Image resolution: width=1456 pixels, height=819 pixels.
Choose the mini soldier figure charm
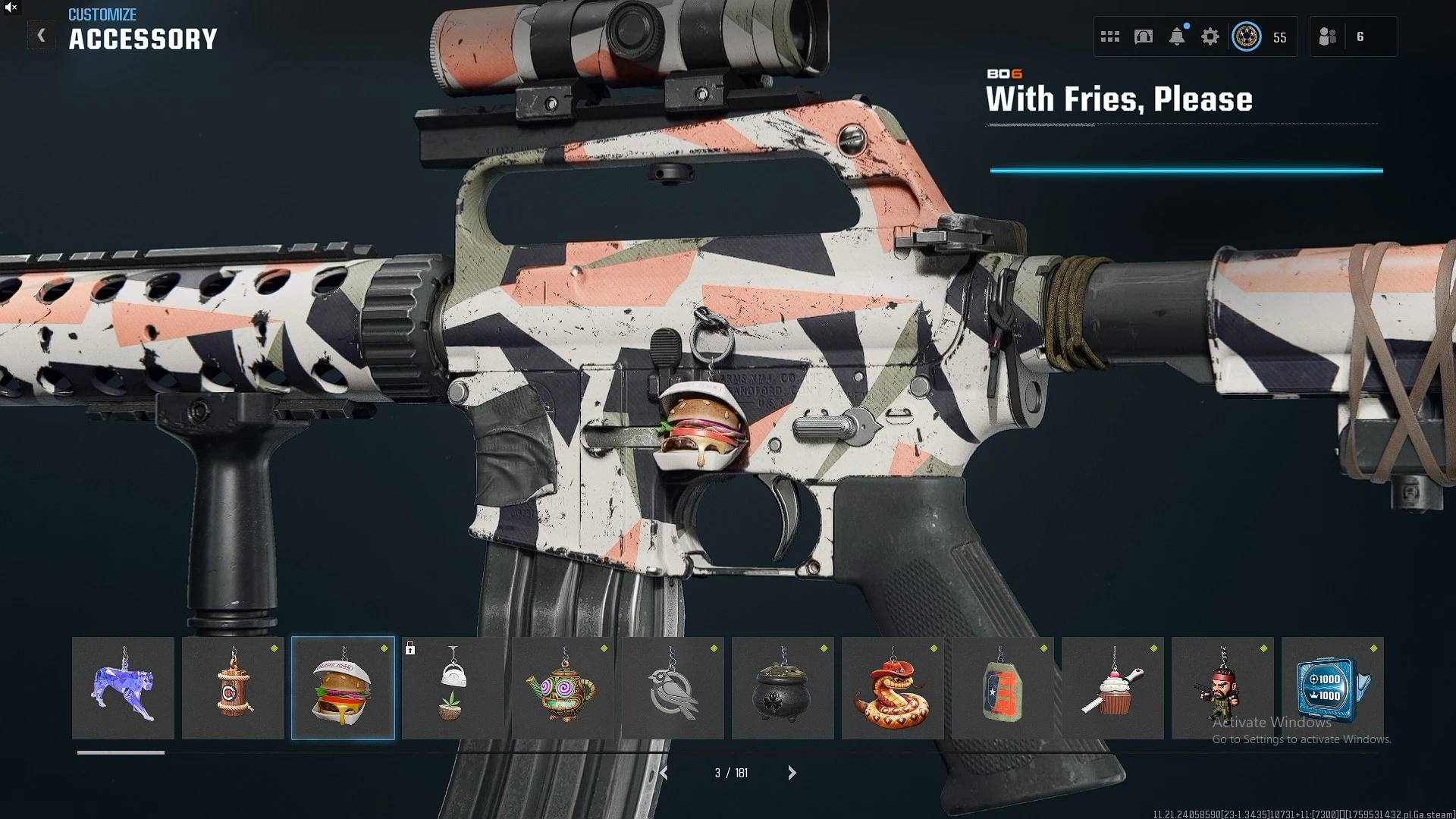(x=1222, y=688)
